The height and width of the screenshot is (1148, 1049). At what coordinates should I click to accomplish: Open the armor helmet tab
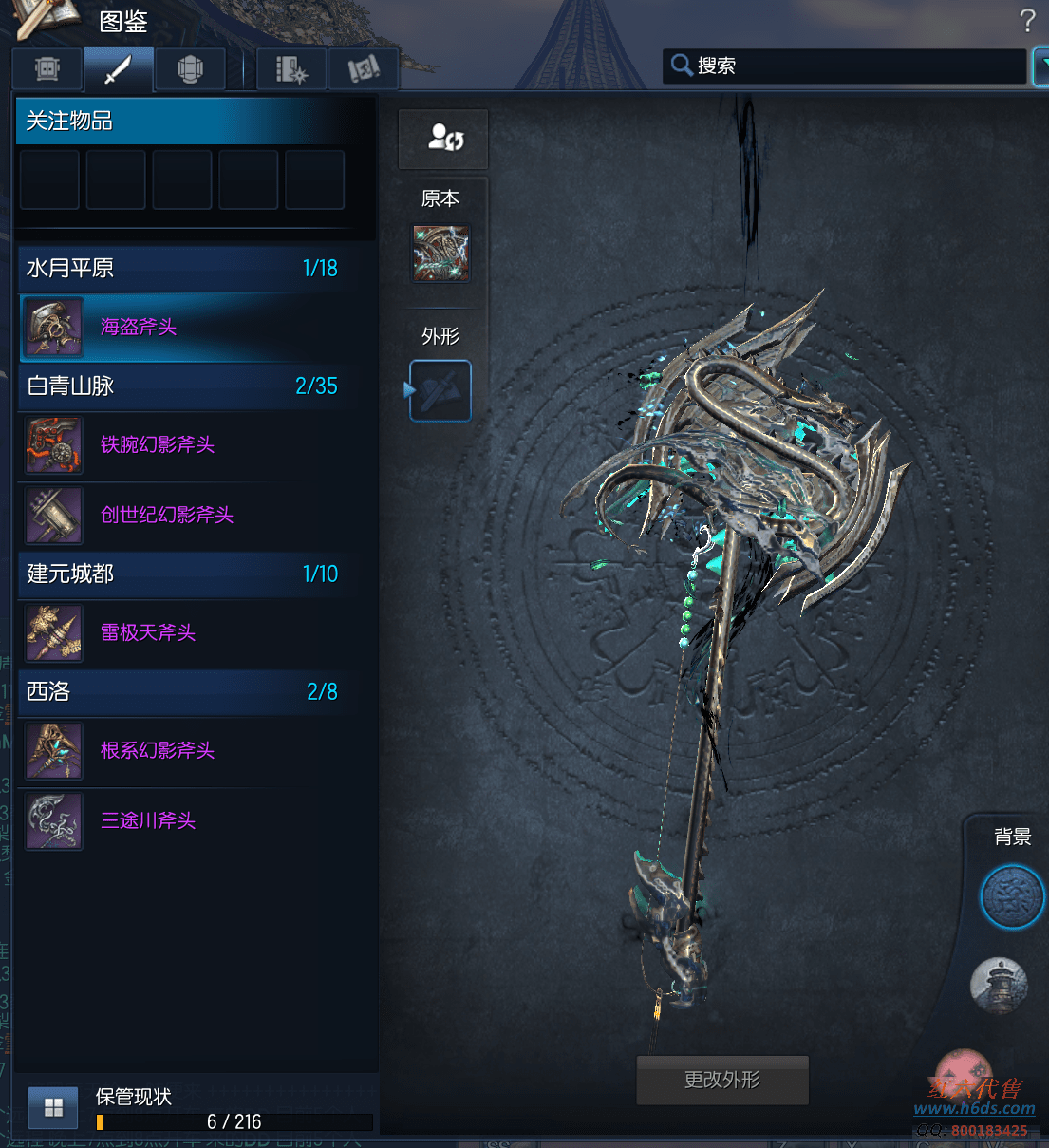point(190,69)
